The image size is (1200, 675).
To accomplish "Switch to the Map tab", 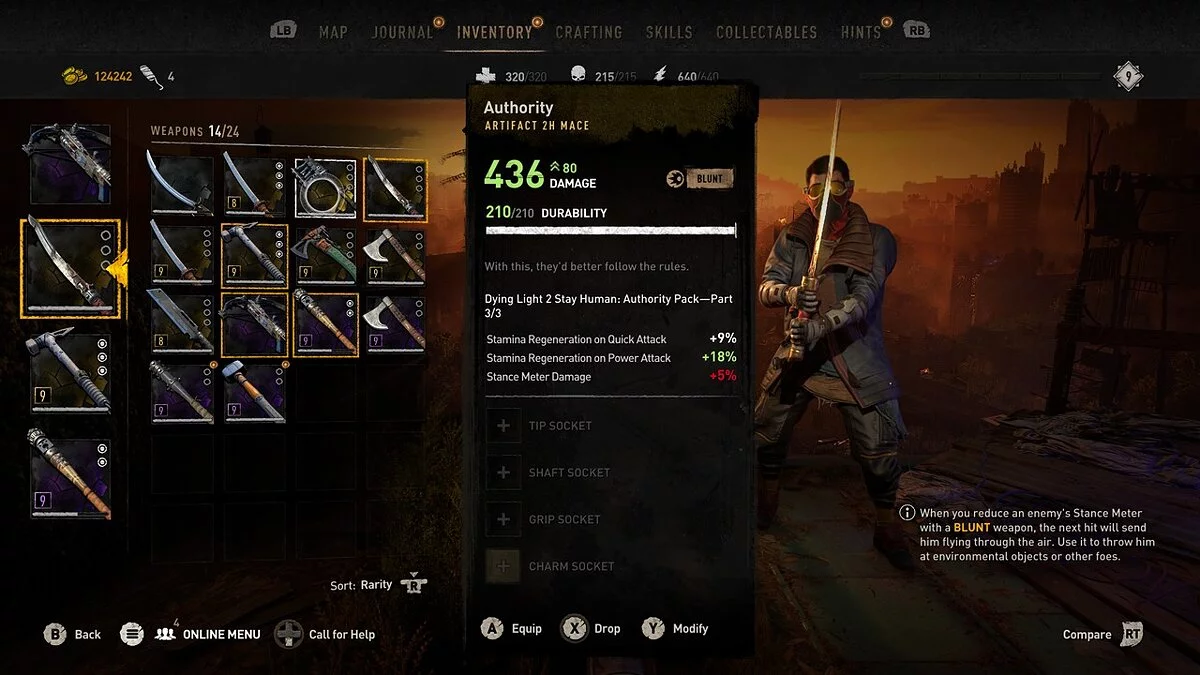I will [333, 32].
